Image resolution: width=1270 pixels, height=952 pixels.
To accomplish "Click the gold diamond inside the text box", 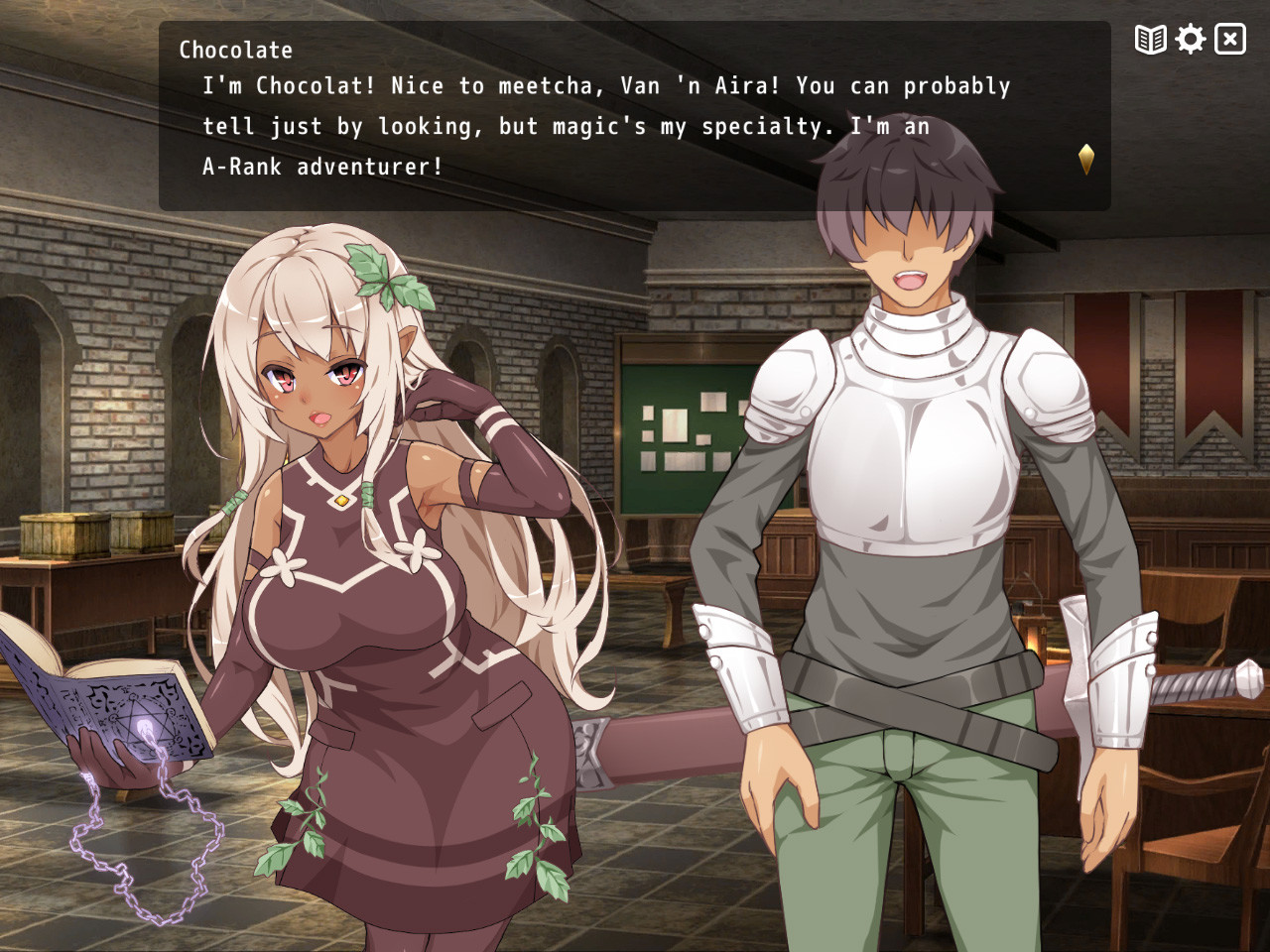I will pos(1085,158).
